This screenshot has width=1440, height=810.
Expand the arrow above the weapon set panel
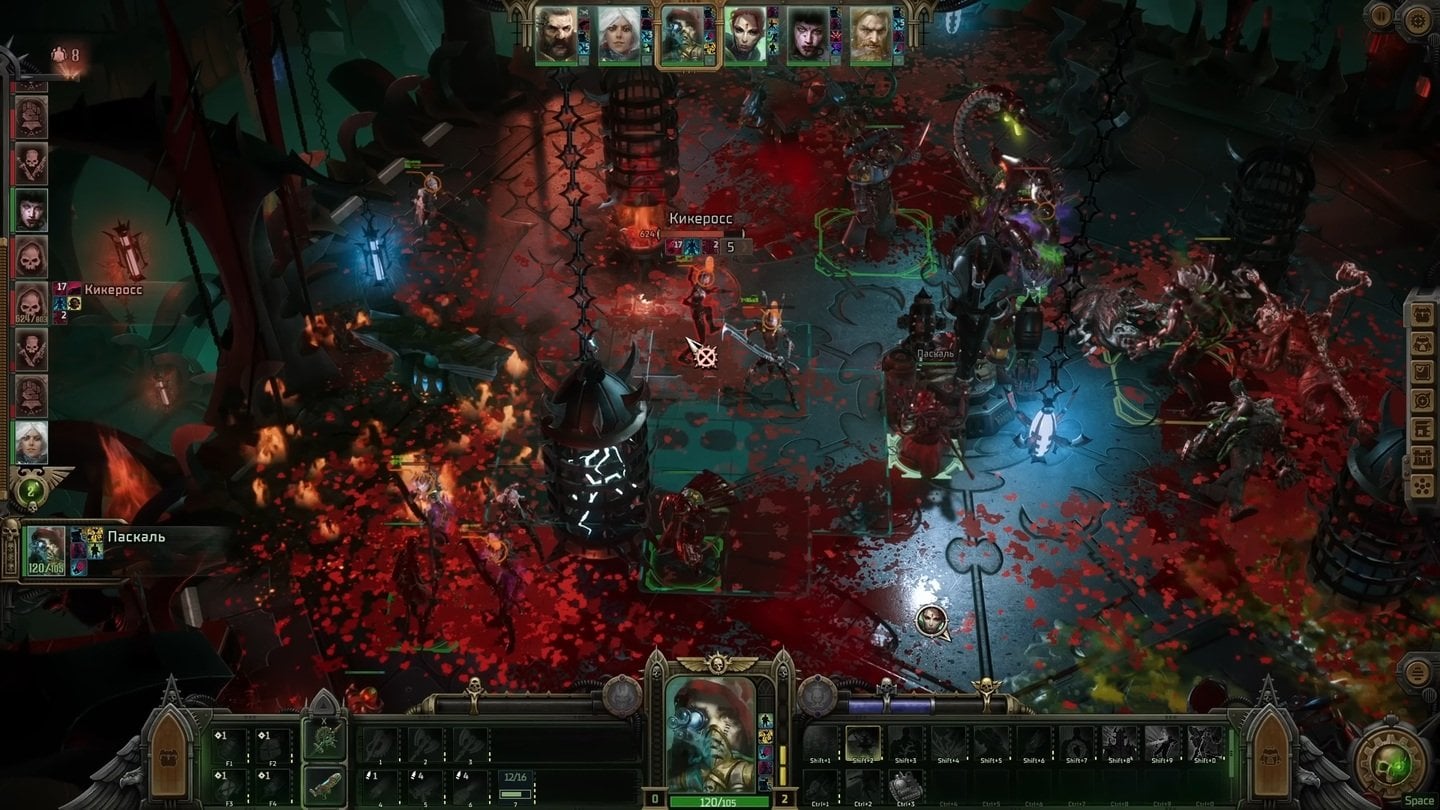[323, 704]
